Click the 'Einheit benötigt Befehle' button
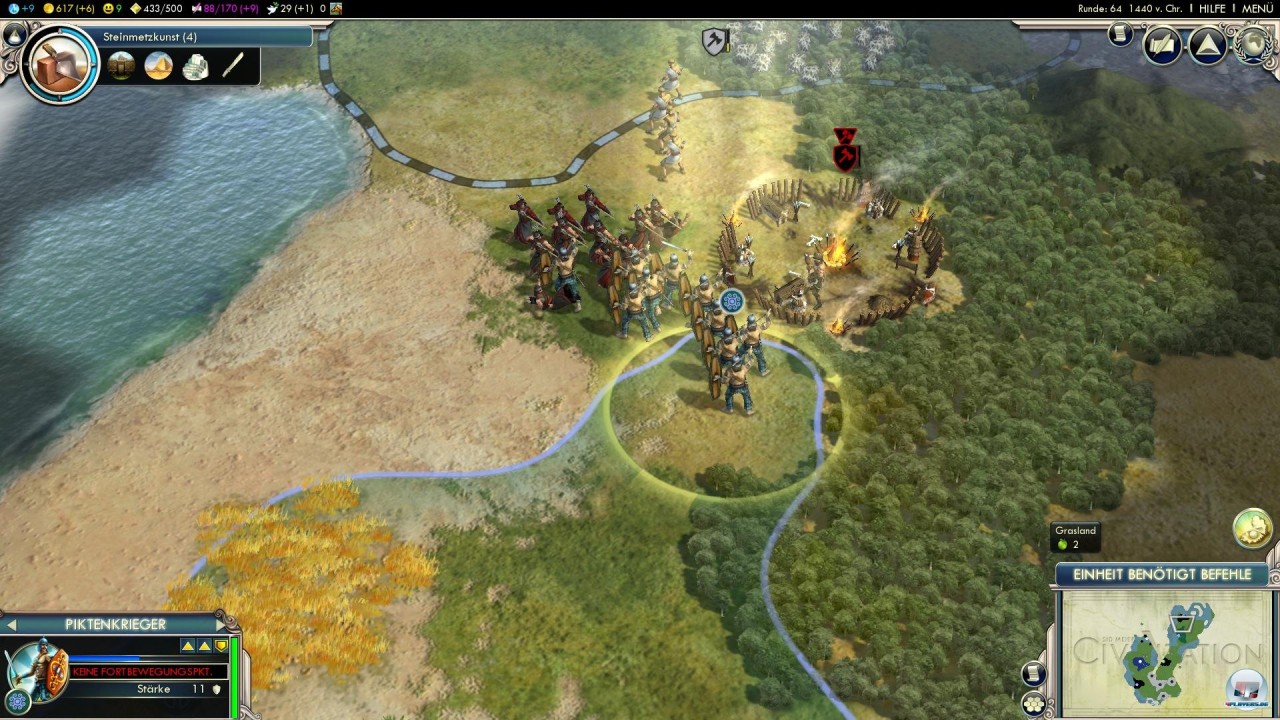The height and width of the screenshot is (720, 1280). [1162, 575]
